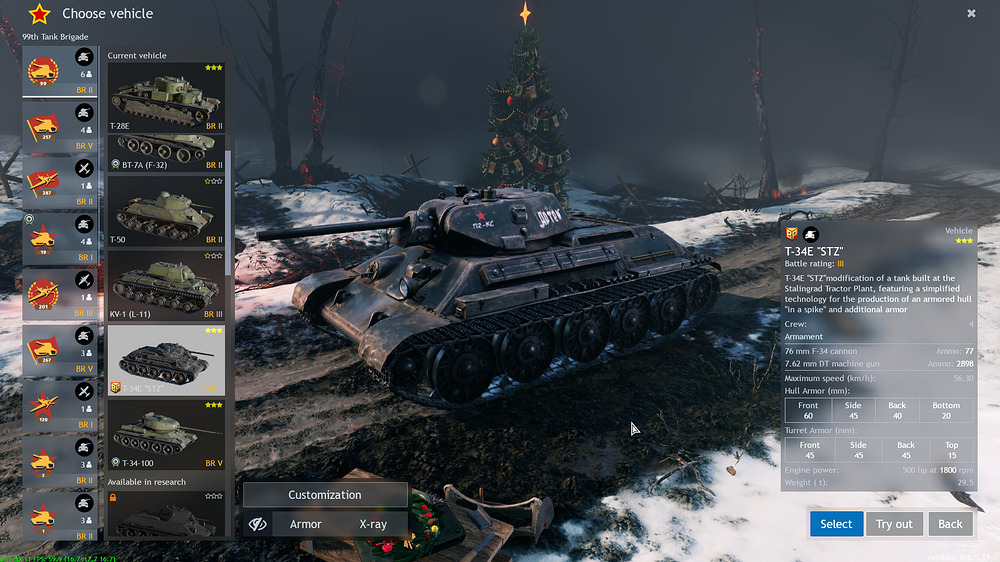Enable the X-ray view
The image size is (1000, 562).
(x=373, y=524)
